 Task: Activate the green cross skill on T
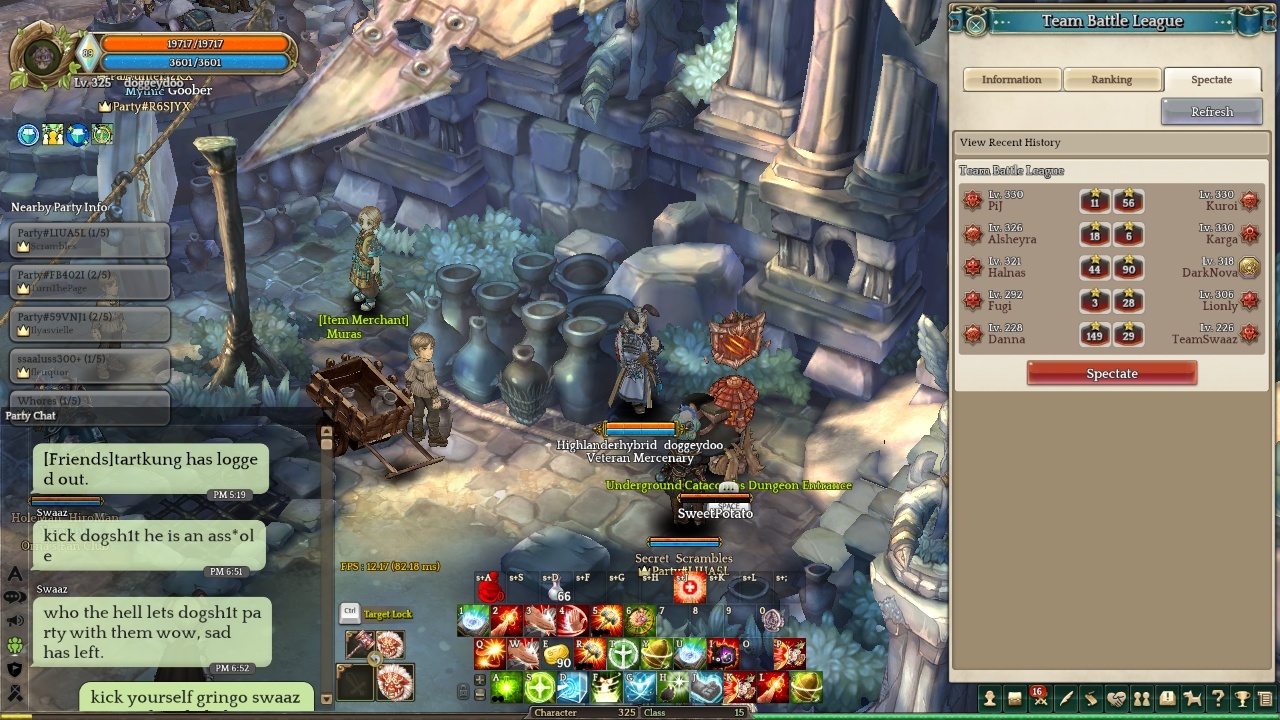(623, 655)
